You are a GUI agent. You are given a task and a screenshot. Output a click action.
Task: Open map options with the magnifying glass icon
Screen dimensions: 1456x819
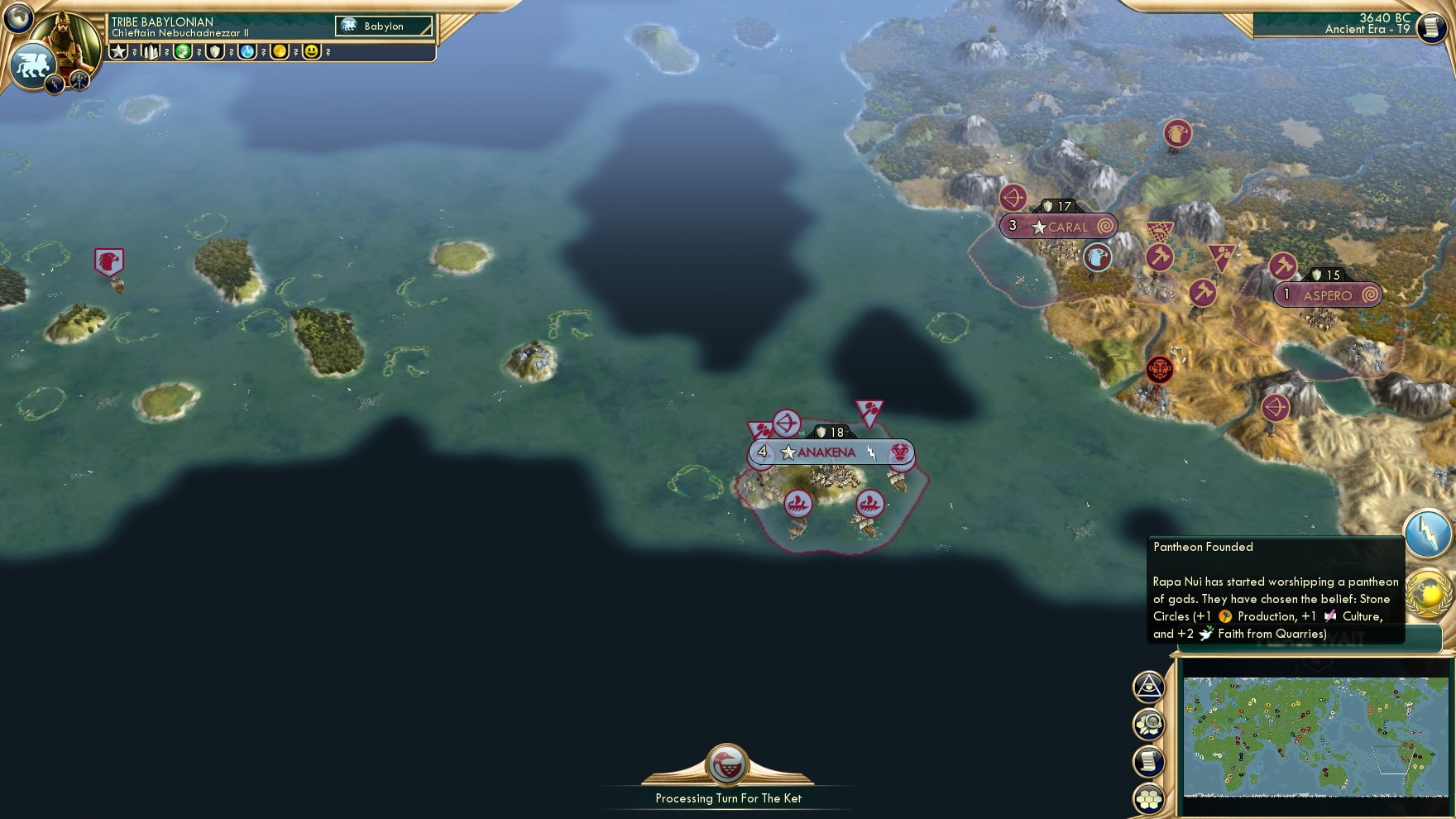pyautogui.click(x=1148, y=721)
